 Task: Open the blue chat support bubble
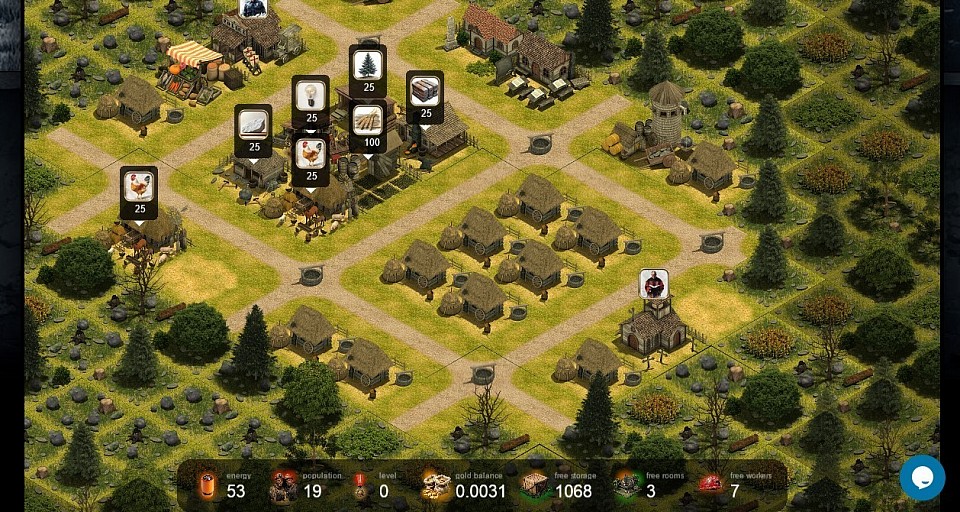[922, 477]
